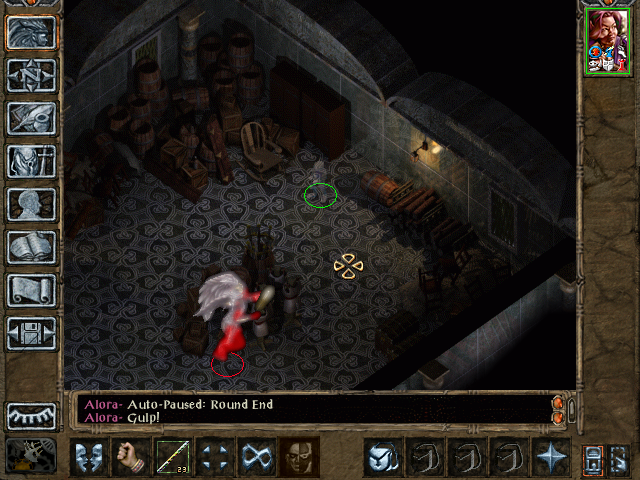The height and width of the screenshot is (480, 640).
Task: Click the four-pointed star button
Action: (550, 456)
